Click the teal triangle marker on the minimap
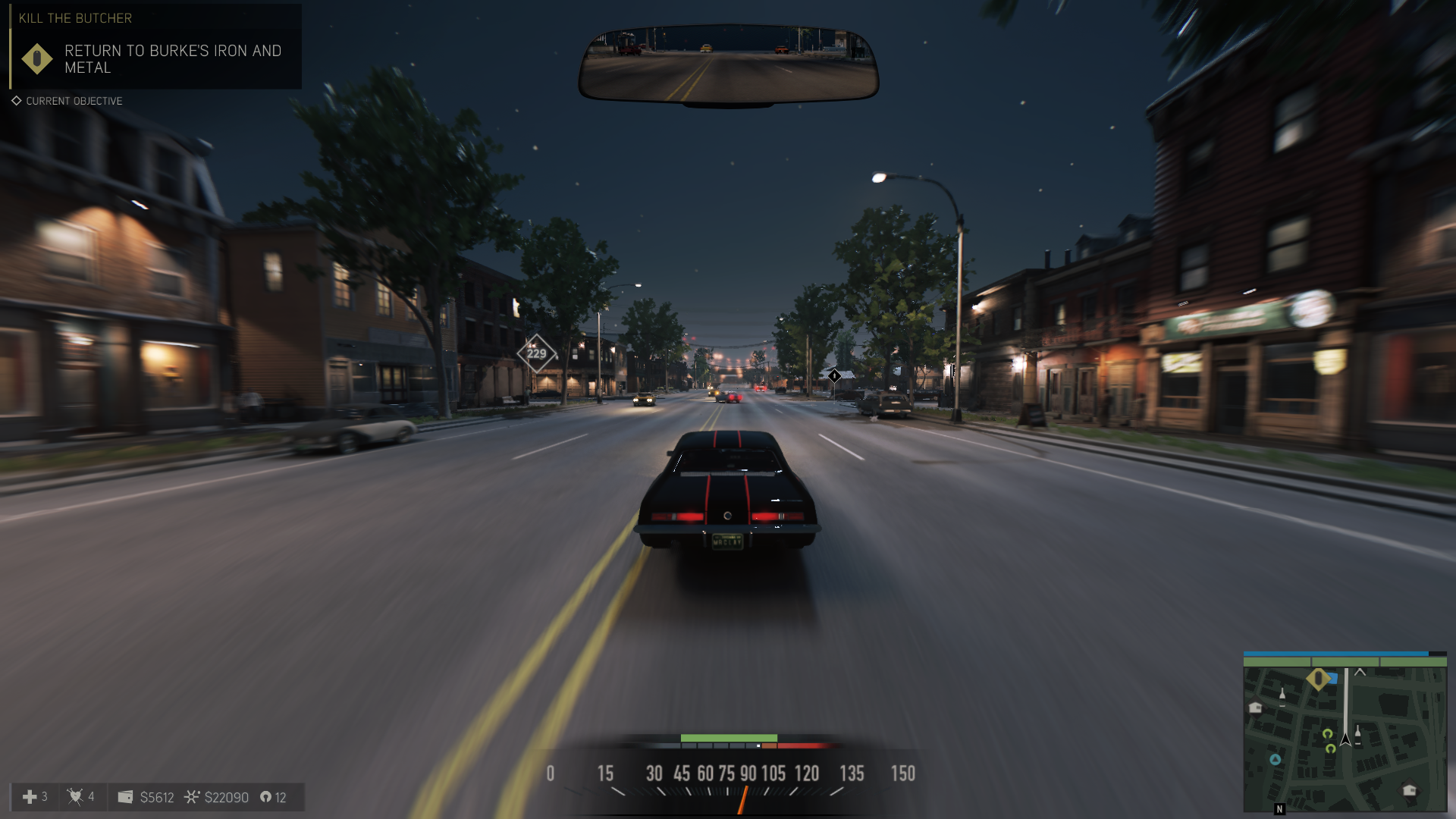 pyautogui.click(x=1275, y=759)
